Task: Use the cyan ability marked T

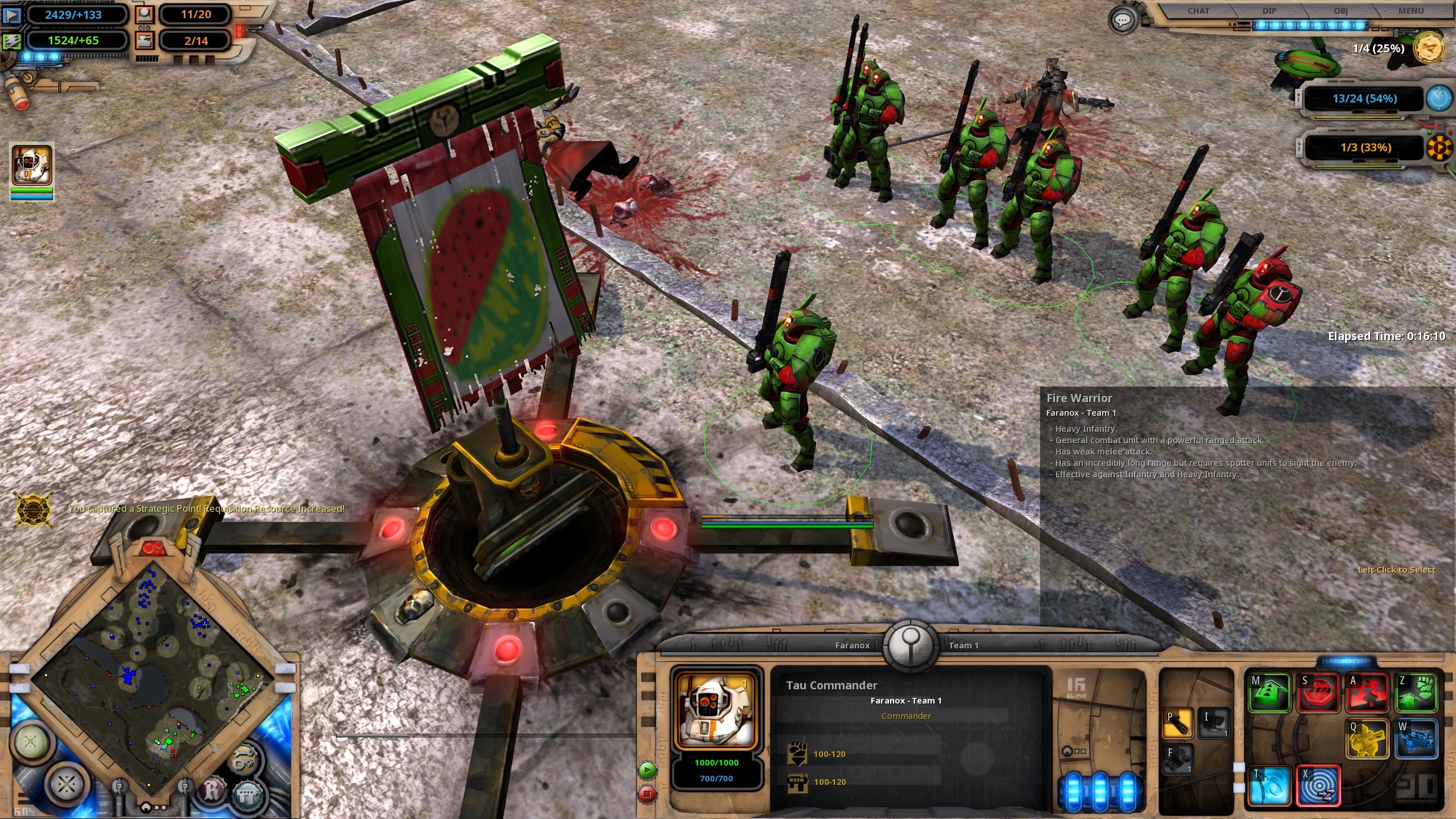Action: pyautogui.click(x=1269, y=786)
